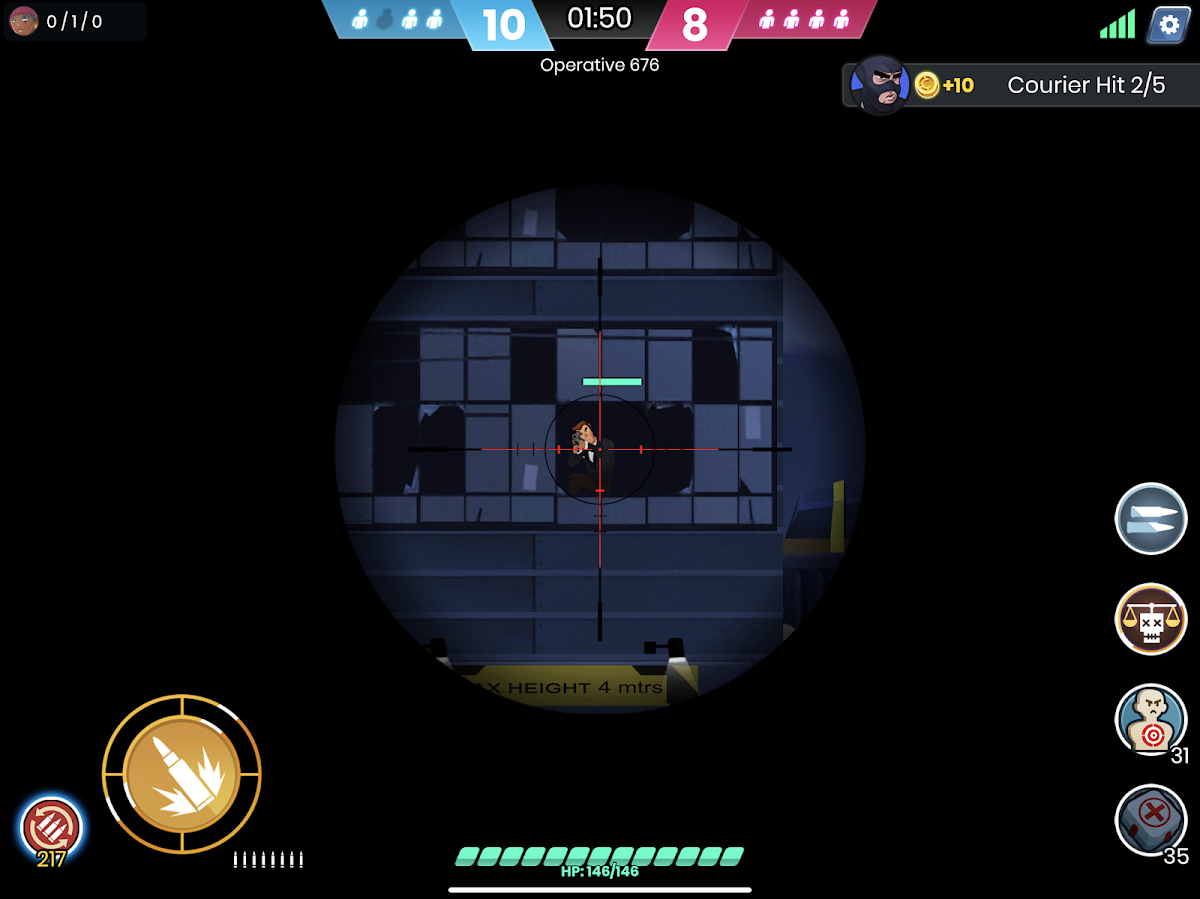Activate the skull with scales ability

[1151, 619]
